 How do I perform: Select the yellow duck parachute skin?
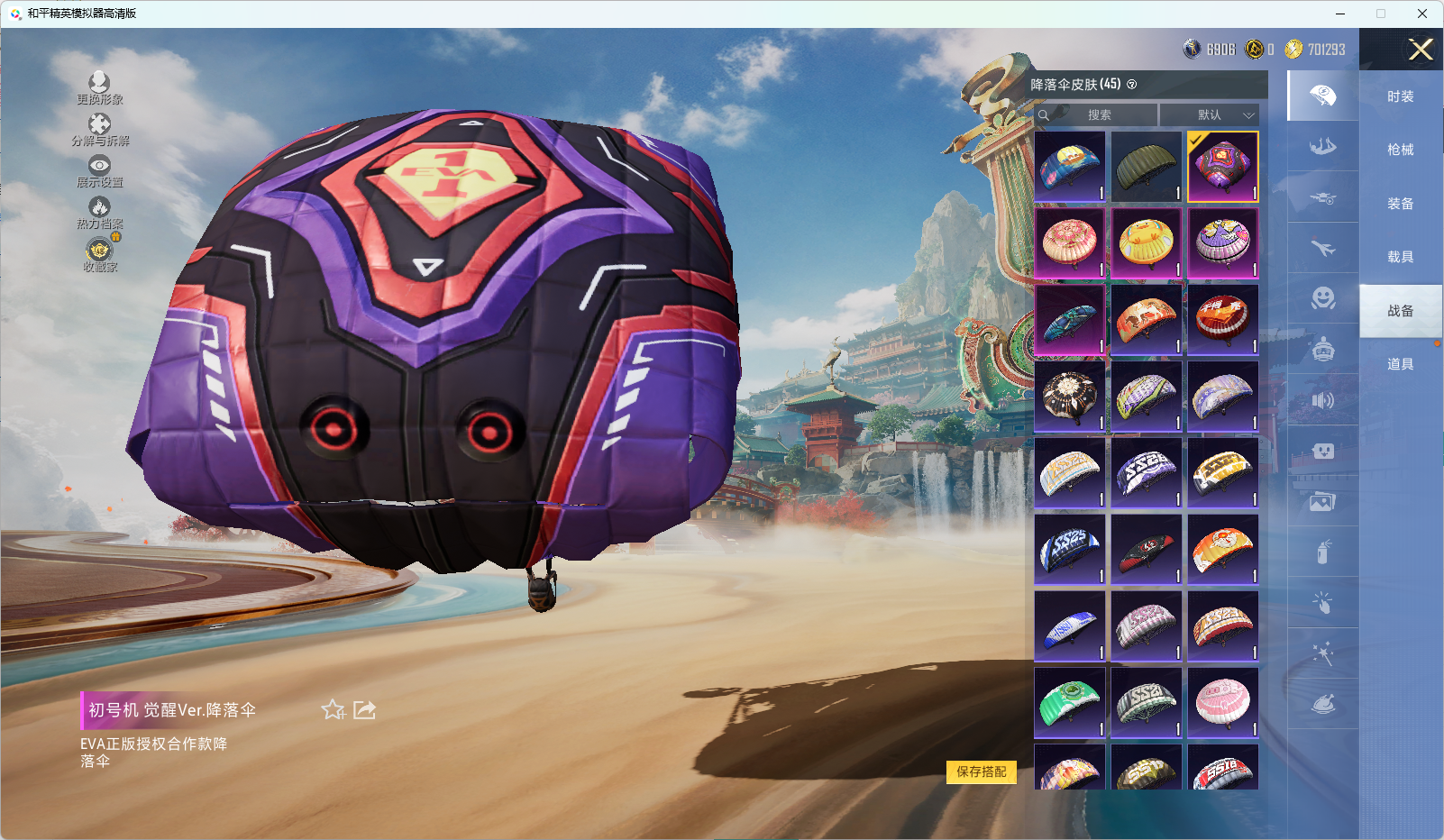[x=1146, y=242]
